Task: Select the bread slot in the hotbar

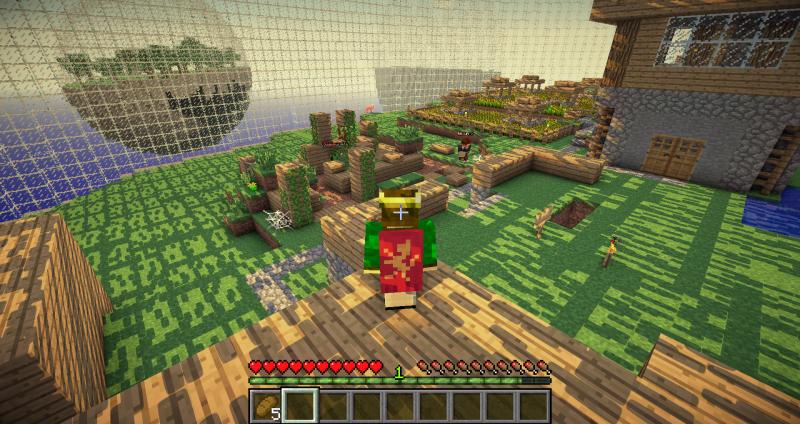Action: [266, 405]
